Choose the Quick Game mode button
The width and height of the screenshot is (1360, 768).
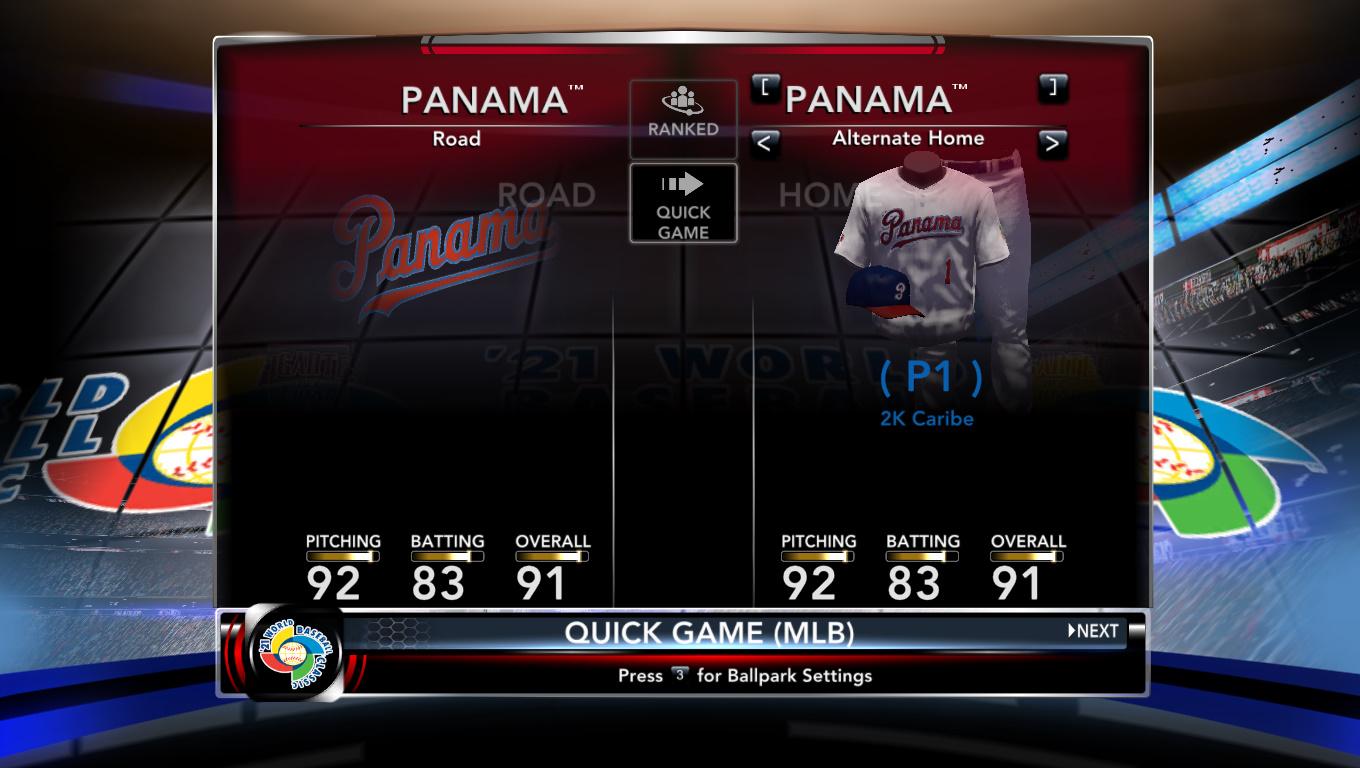click(x=683, y=203)
